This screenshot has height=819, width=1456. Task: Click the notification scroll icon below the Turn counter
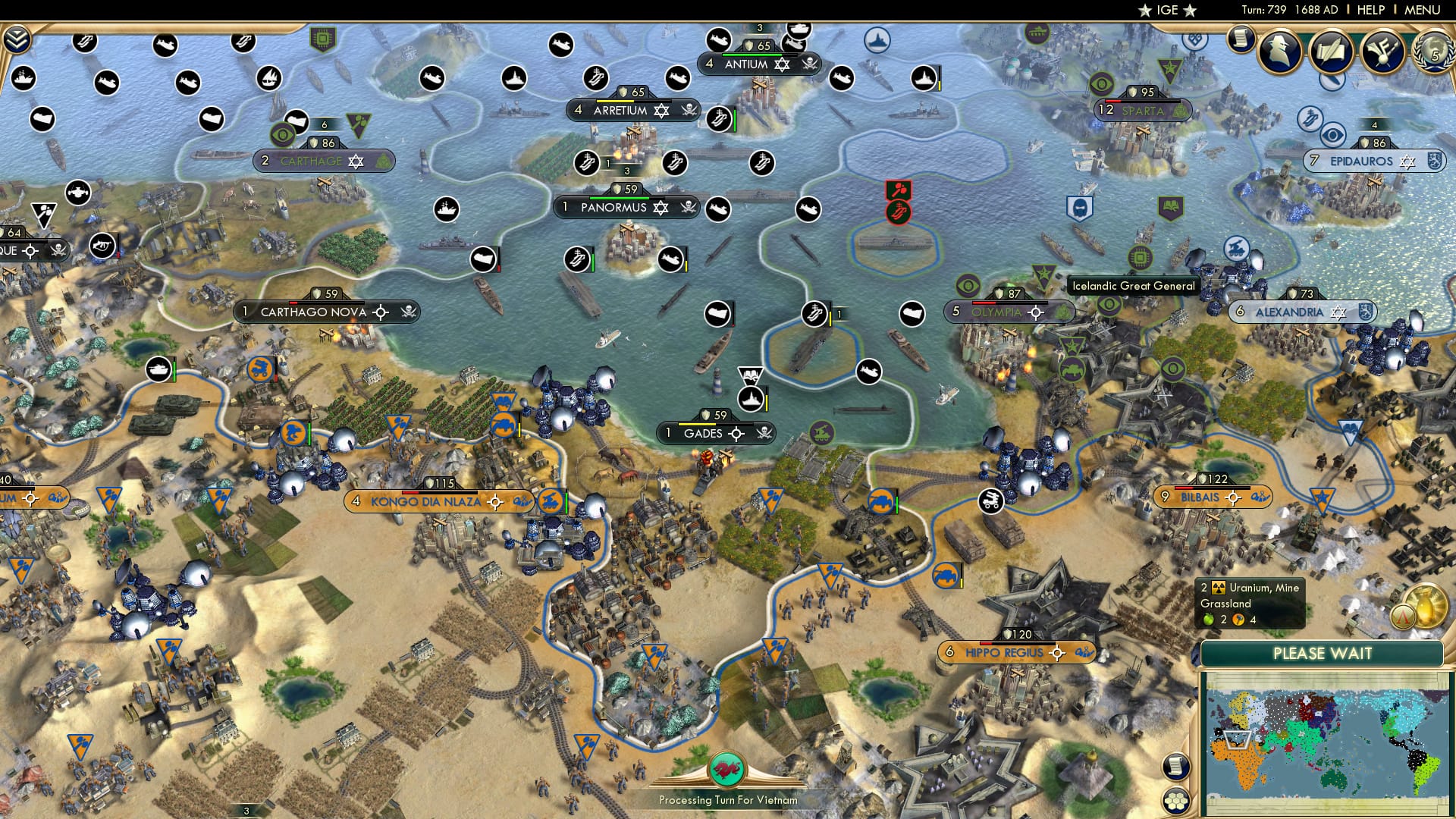click(1241, 38)
